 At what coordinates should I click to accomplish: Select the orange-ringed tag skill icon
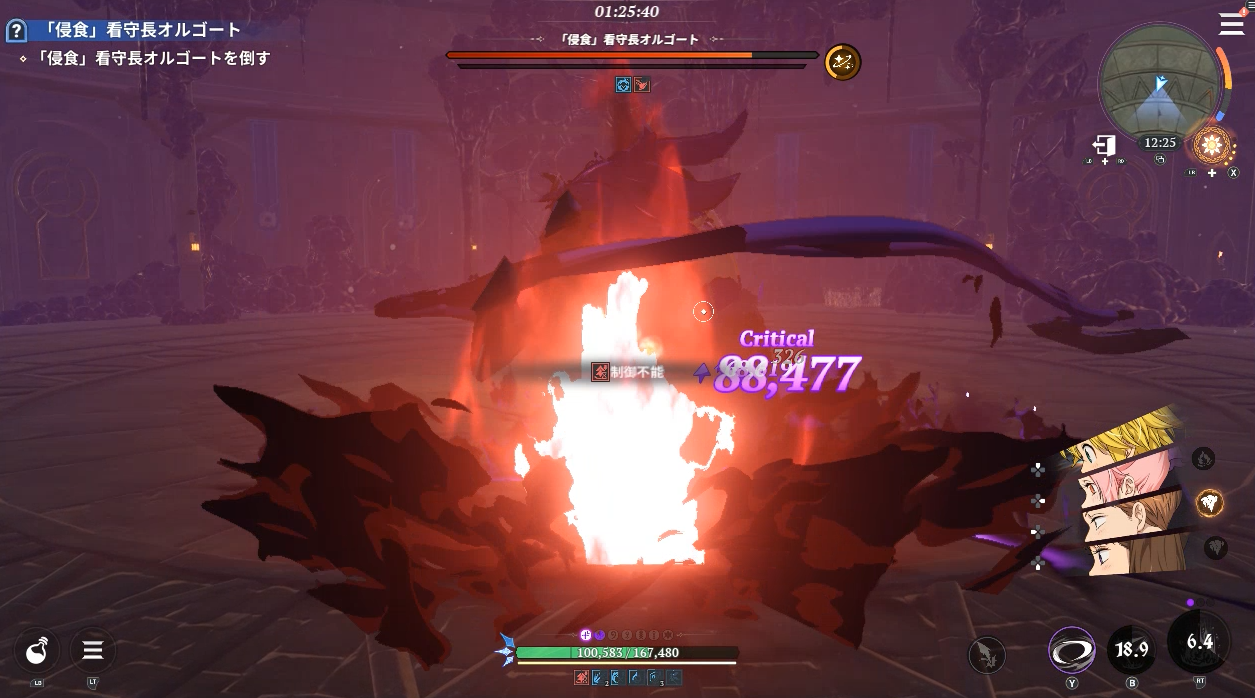pos(1210,503)
